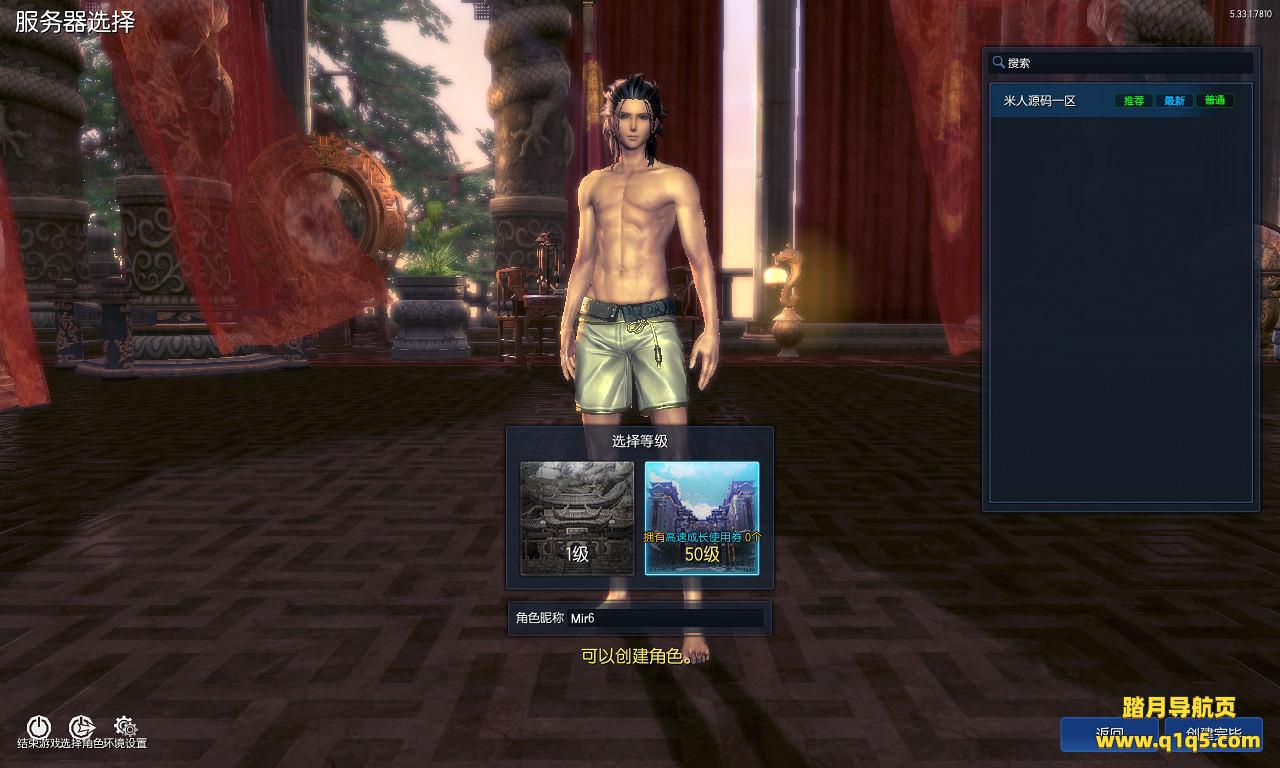Finish creation with the 创建完毕 button
This screenshot has width=1280, height=768.
[x=1213, y=735]
